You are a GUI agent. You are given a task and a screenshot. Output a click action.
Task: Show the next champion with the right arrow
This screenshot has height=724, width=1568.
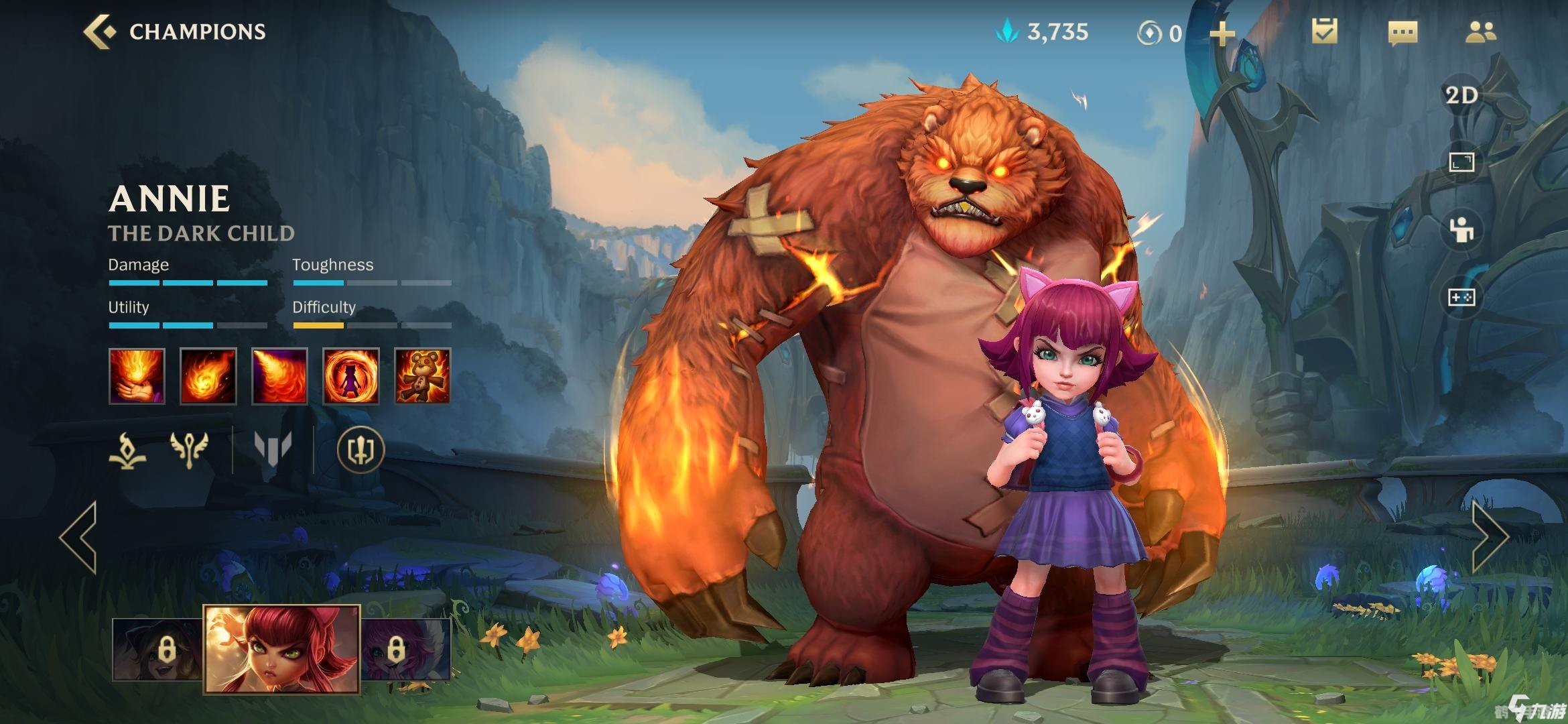click(1489, 536)
